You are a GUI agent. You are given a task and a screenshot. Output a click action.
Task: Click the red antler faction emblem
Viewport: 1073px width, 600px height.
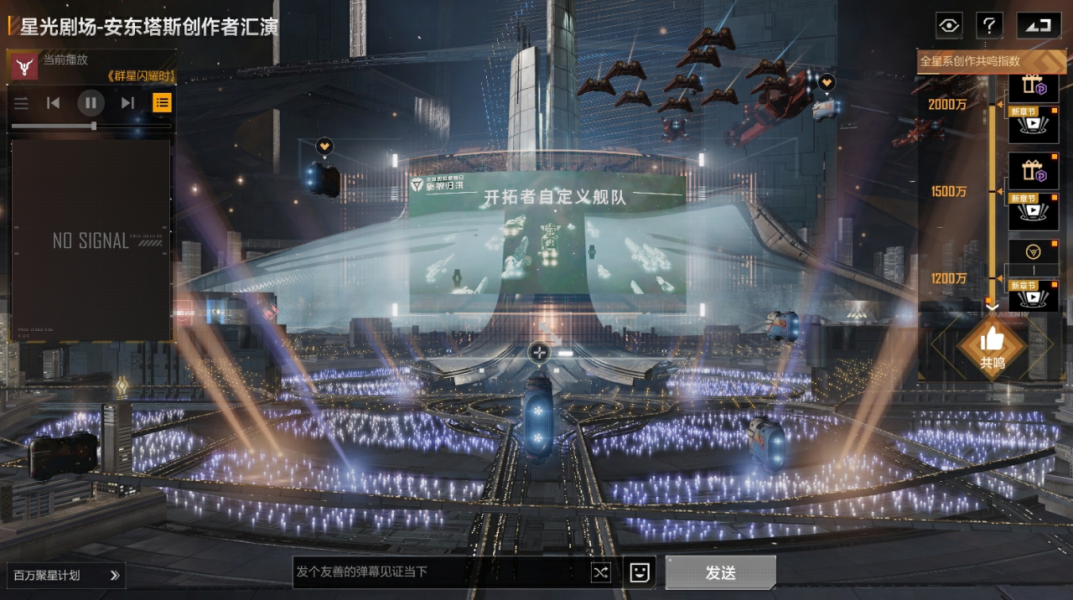coord(24,67)
